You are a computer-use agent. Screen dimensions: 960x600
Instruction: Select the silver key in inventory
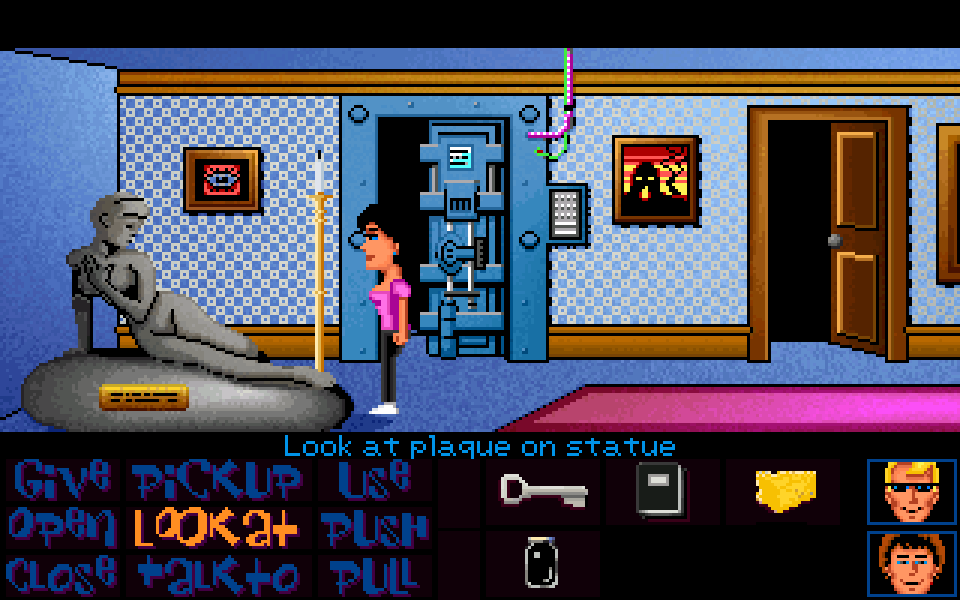[543, 490]
